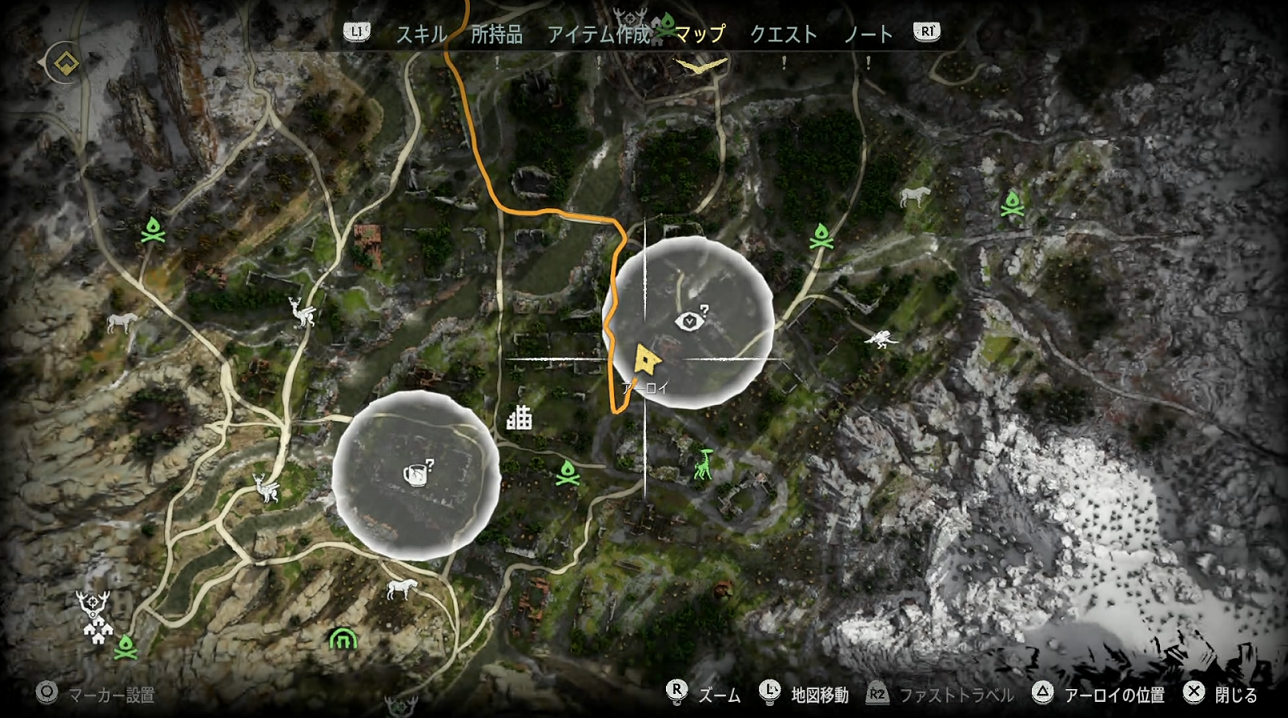Screen dimensions: 1288x718
Task: Click the white settlement icon with antlers
Action: [x=96, y=616]
